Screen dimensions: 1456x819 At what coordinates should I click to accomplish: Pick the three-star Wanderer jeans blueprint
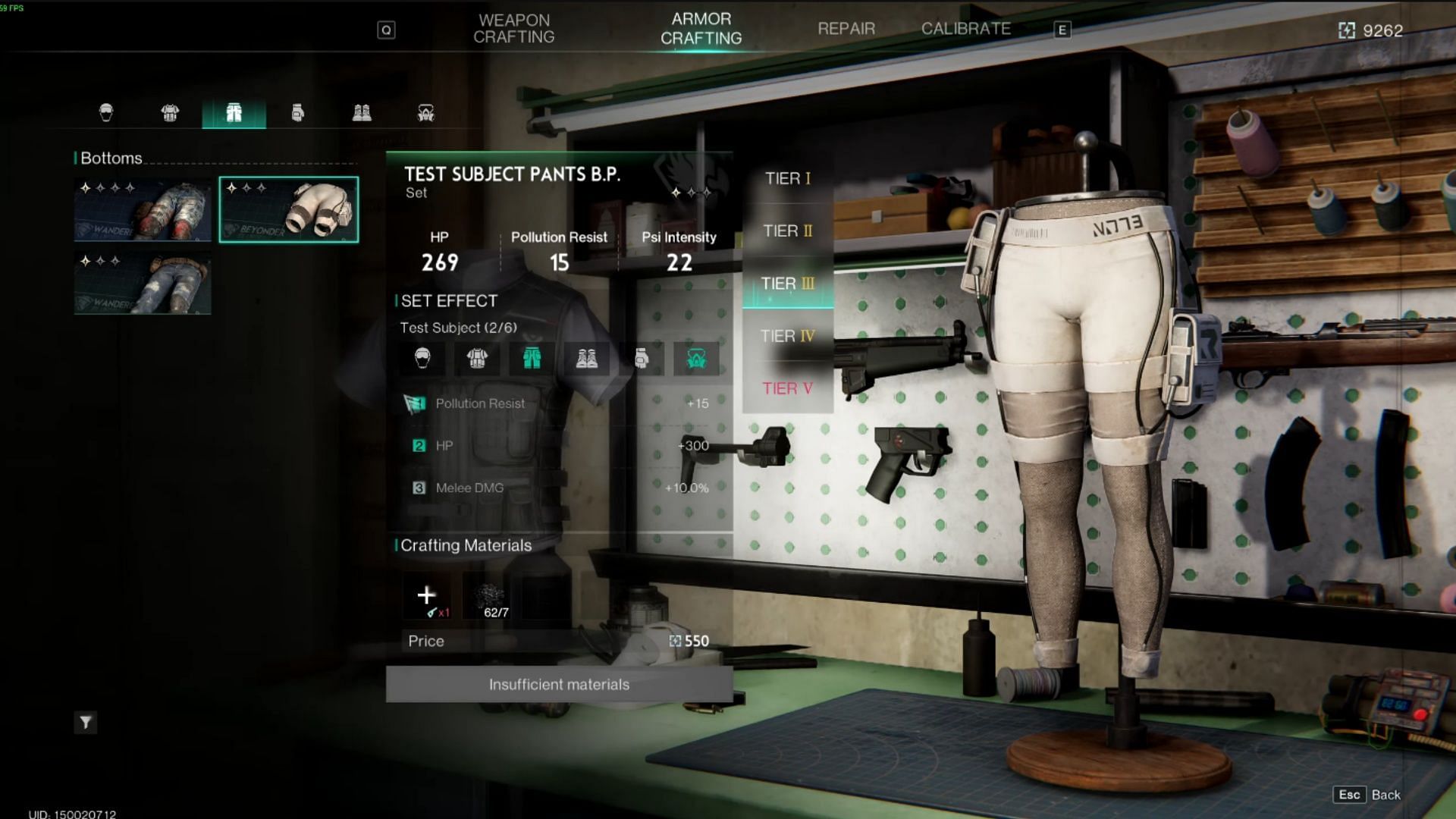click(x=143, y=284)
